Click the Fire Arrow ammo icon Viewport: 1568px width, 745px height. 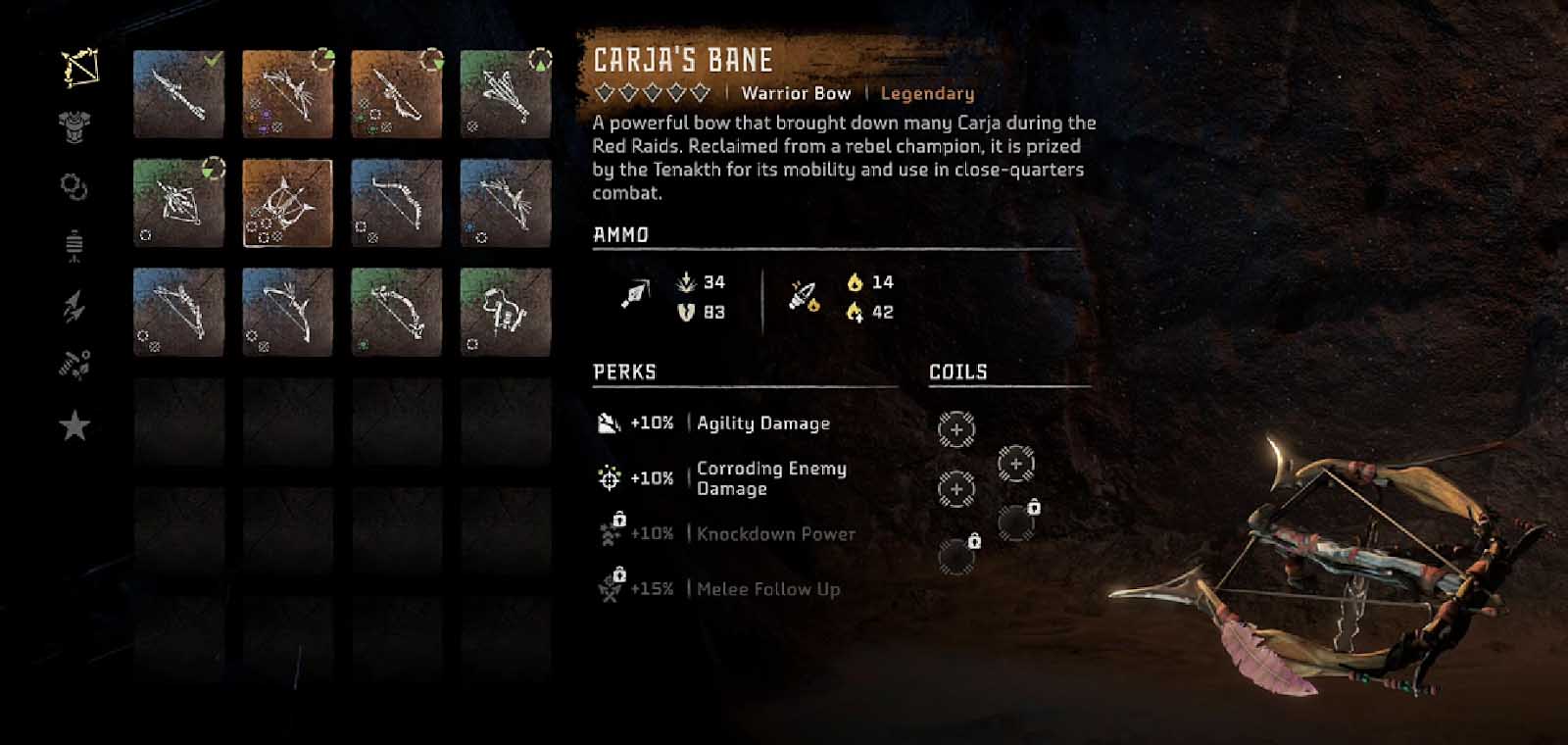coord(802,294)
